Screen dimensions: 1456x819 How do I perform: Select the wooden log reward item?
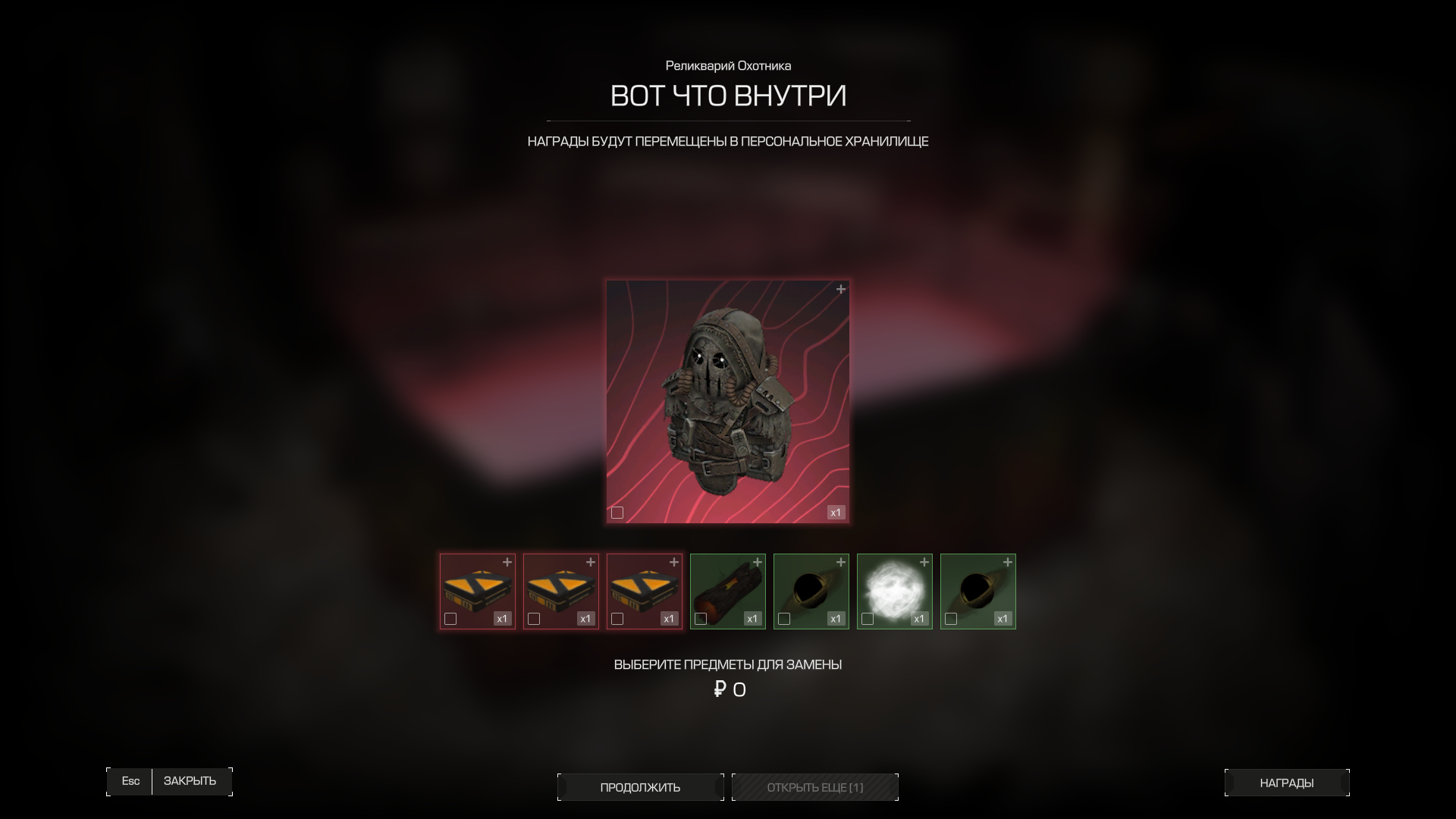click(x=727, y=588)
